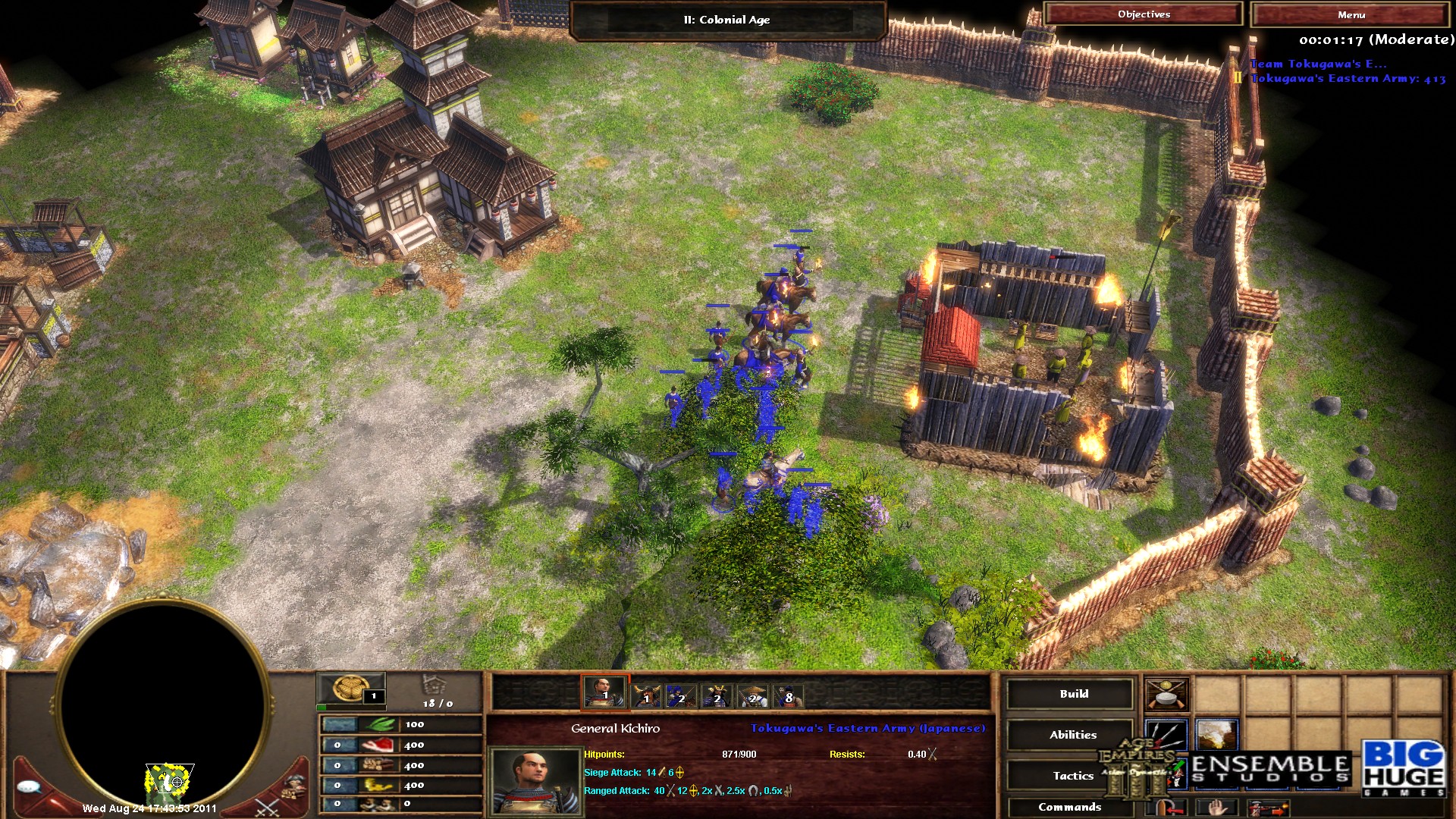Activate the fire ability icon
Viewport: 1456px width, 819px height.
coord(1216,735)
